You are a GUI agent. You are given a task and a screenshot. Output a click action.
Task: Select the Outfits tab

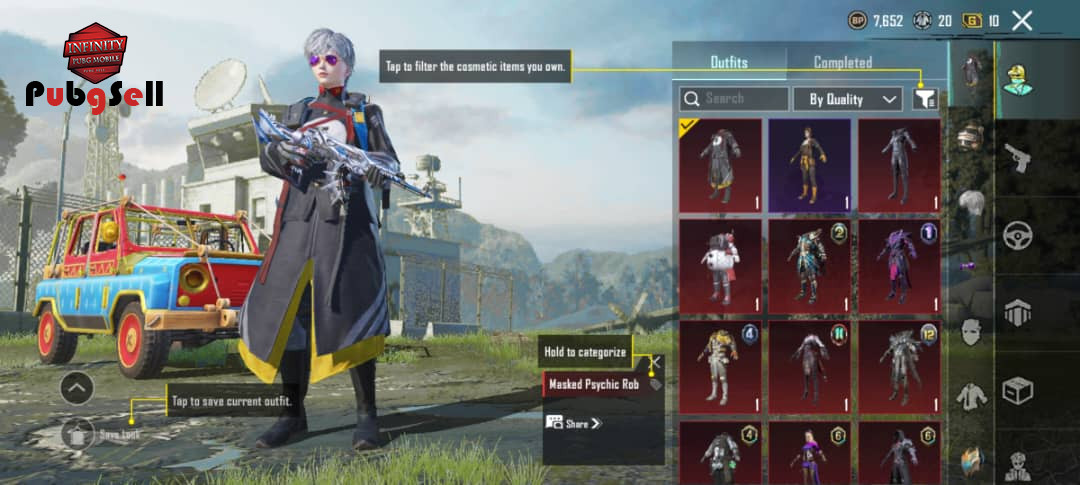[729, 62]
